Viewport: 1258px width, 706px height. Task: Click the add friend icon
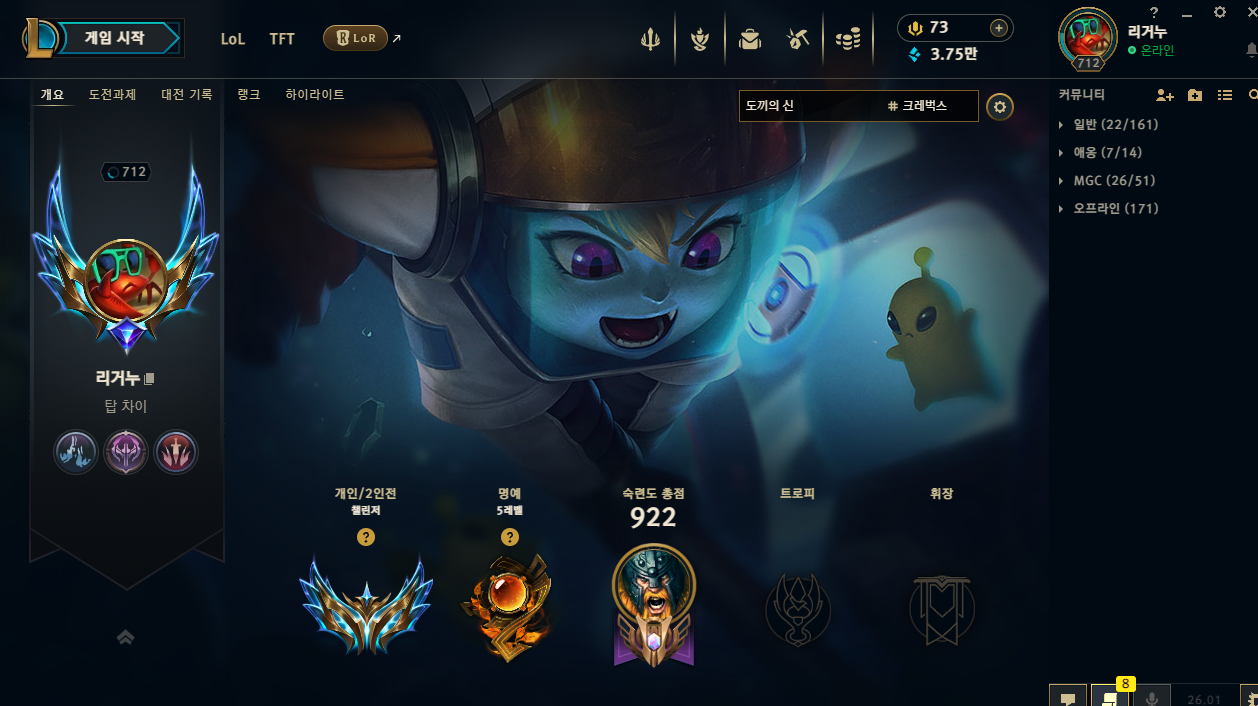1164,95
